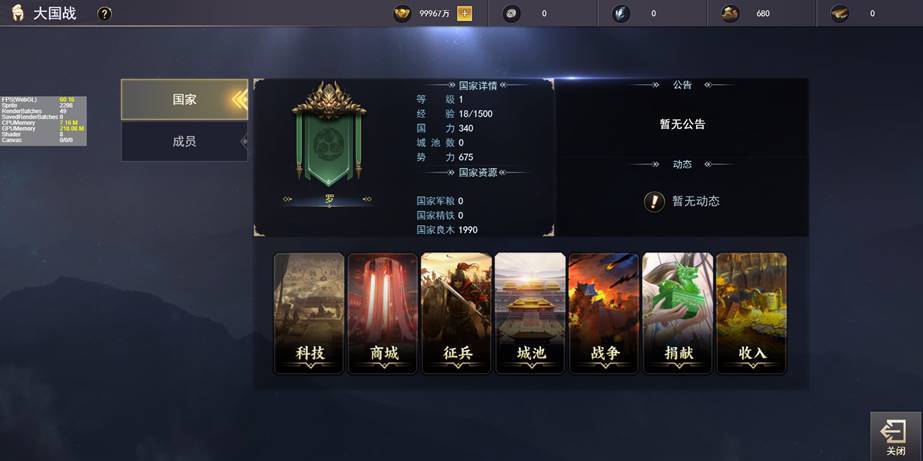Switch to the 国家 tab
The image size is (923, 461).
(184, 100)
